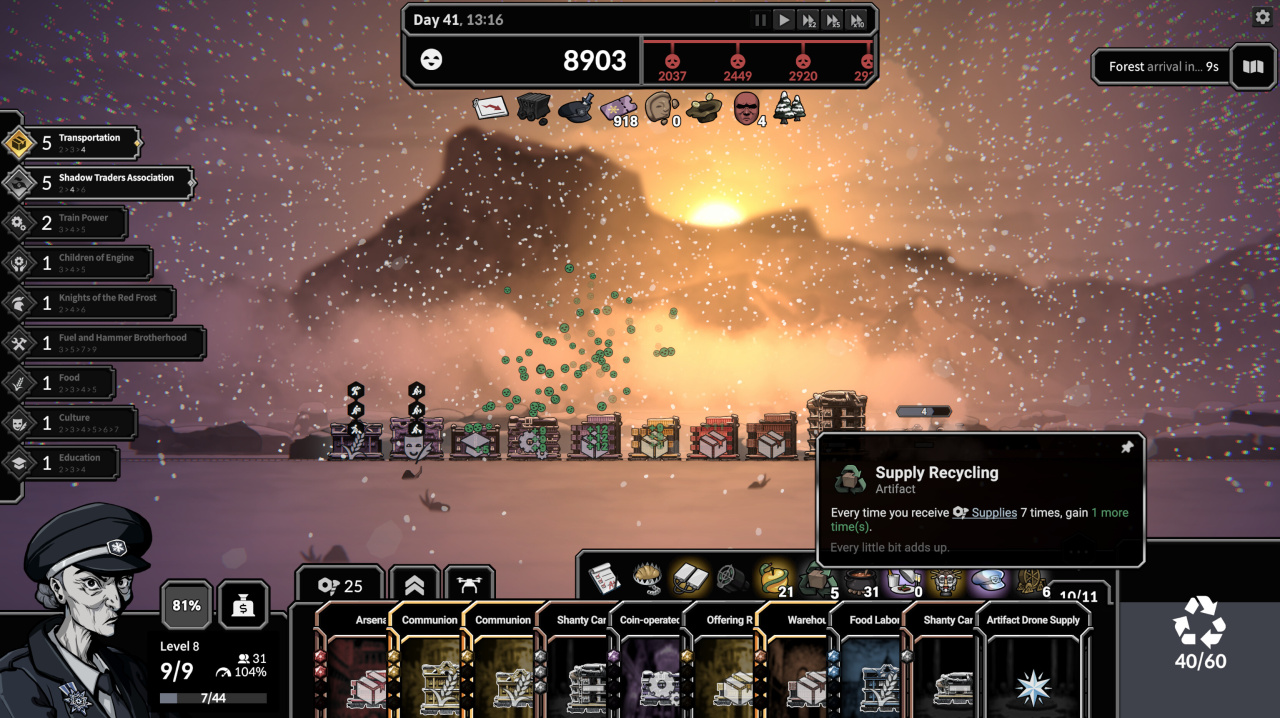The image size is (1280, 718).
Task: Open the map book button
Action: [x=1252, y=67]
